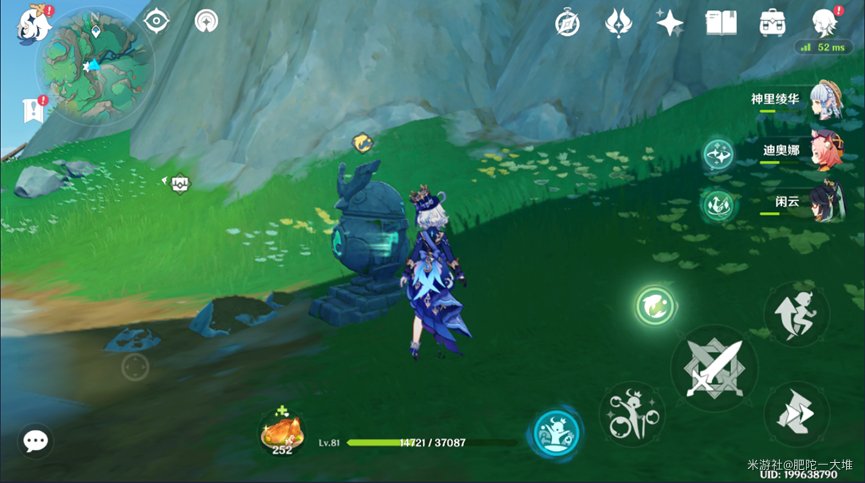Open the winged battle pass icon
Image resolution: width=865 pixels, height=483 pixels.
pyautogui.click(x=618, y=22)
